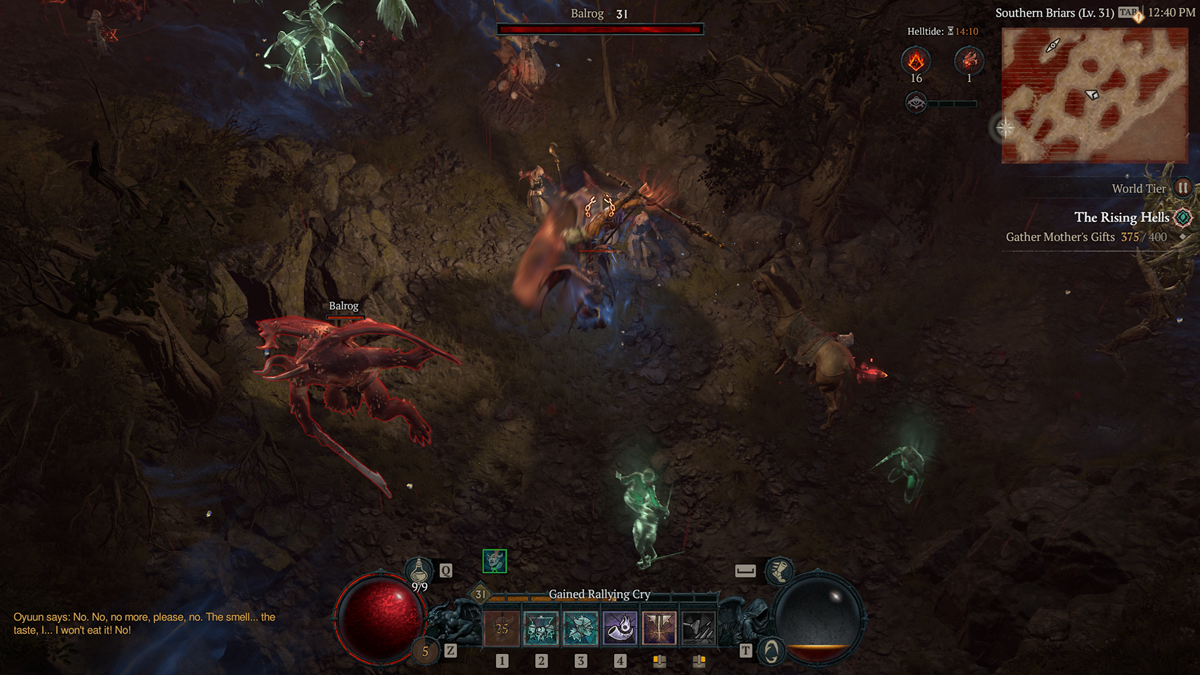Image resolution: width=1200 pixels, height=675 pixels.
Task: Activate the three skulls skill
Action: 541,628
